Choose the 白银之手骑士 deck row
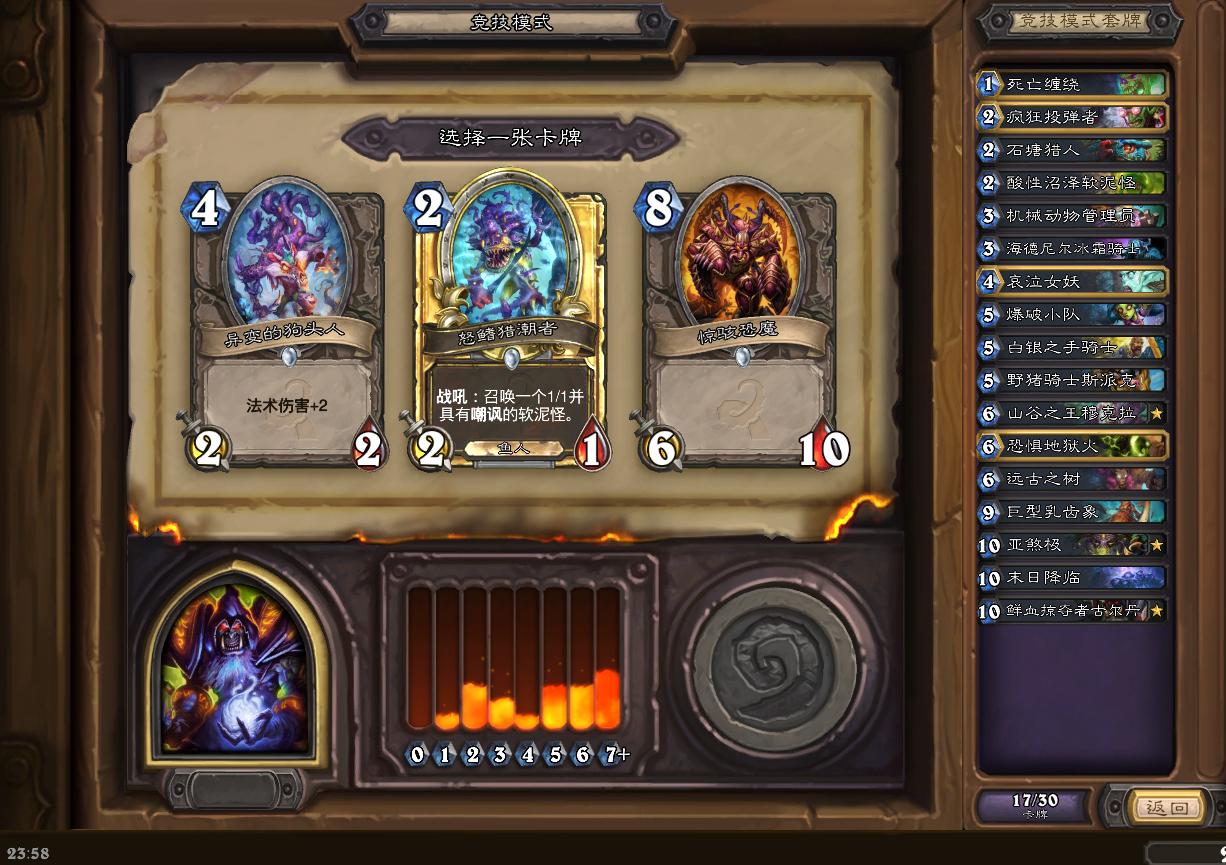Viewport: 1226px width, 865px height. 1072,347
